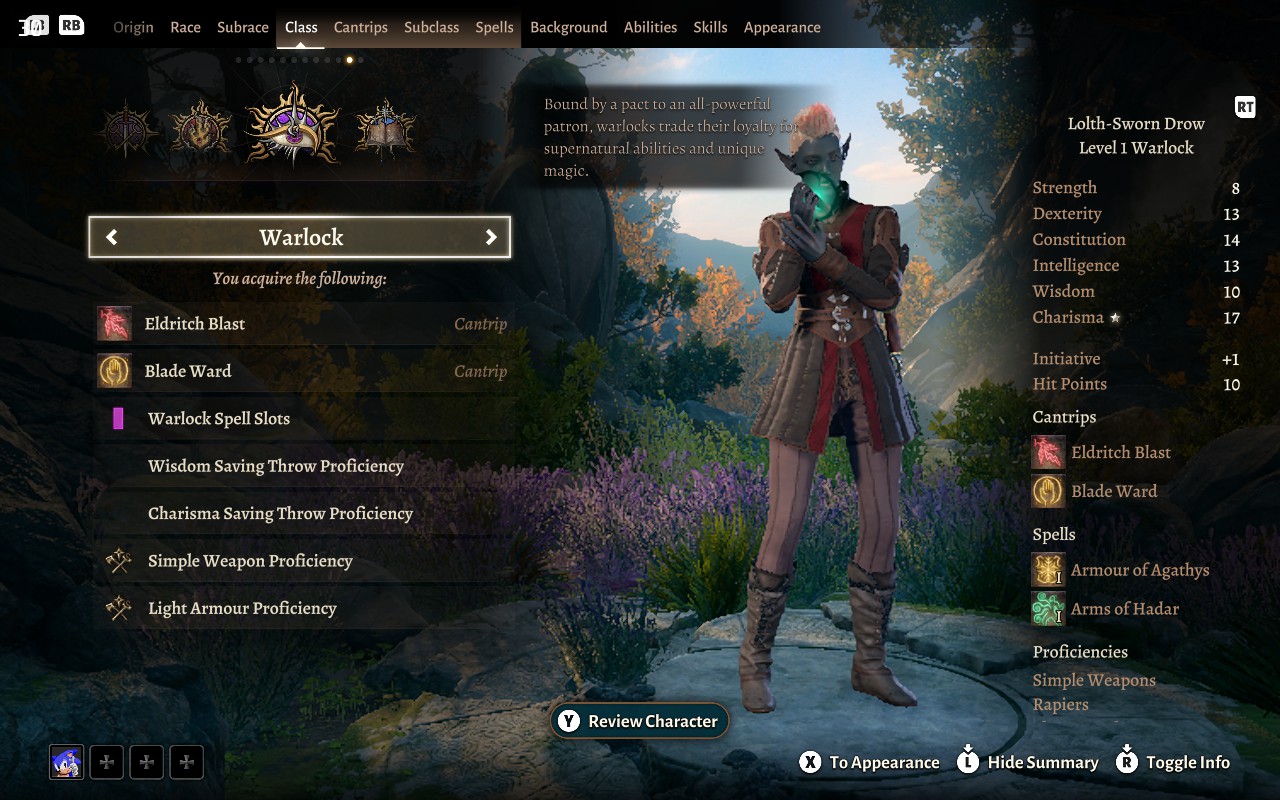The height and width of the screenshot is (800, 1280).
Task: Toggle Hide Summary with the summary control
Action: [1028, 762]
